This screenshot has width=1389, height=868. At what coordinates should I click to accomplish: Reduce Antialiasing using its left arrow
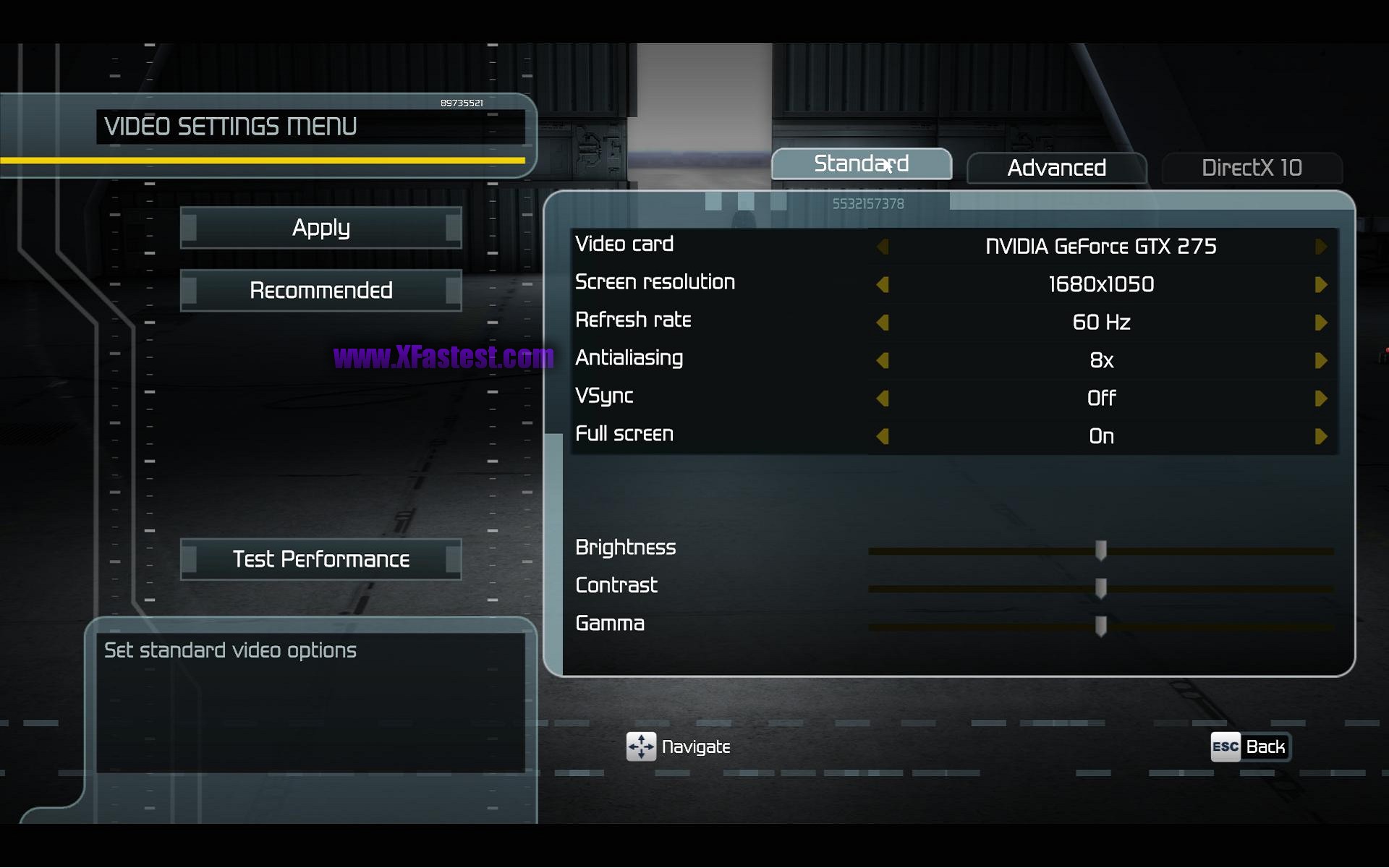click(883, 360)
